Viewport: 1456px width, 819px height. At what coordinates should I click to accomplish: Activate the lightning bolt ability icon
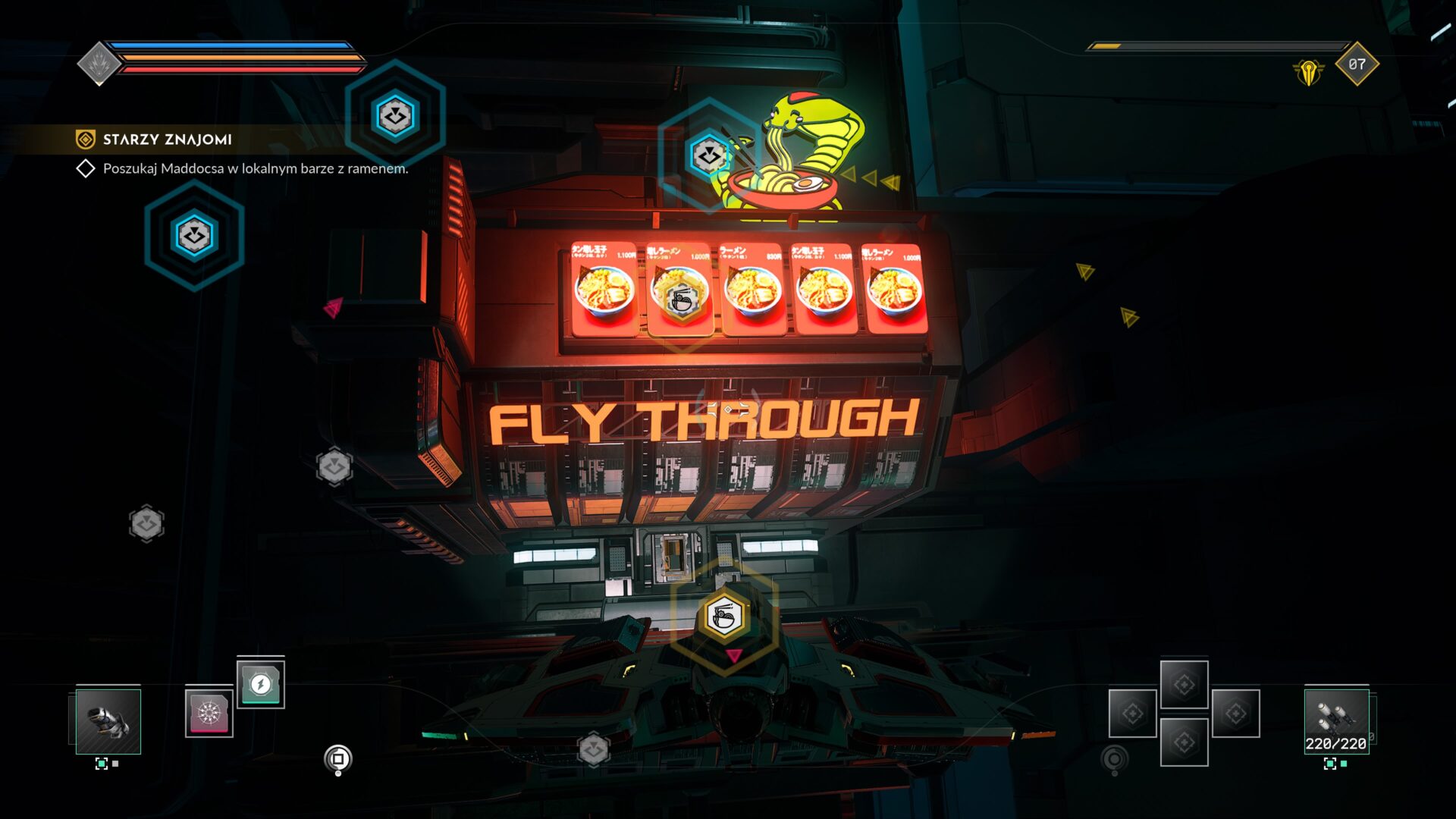(x=260, y=684)
